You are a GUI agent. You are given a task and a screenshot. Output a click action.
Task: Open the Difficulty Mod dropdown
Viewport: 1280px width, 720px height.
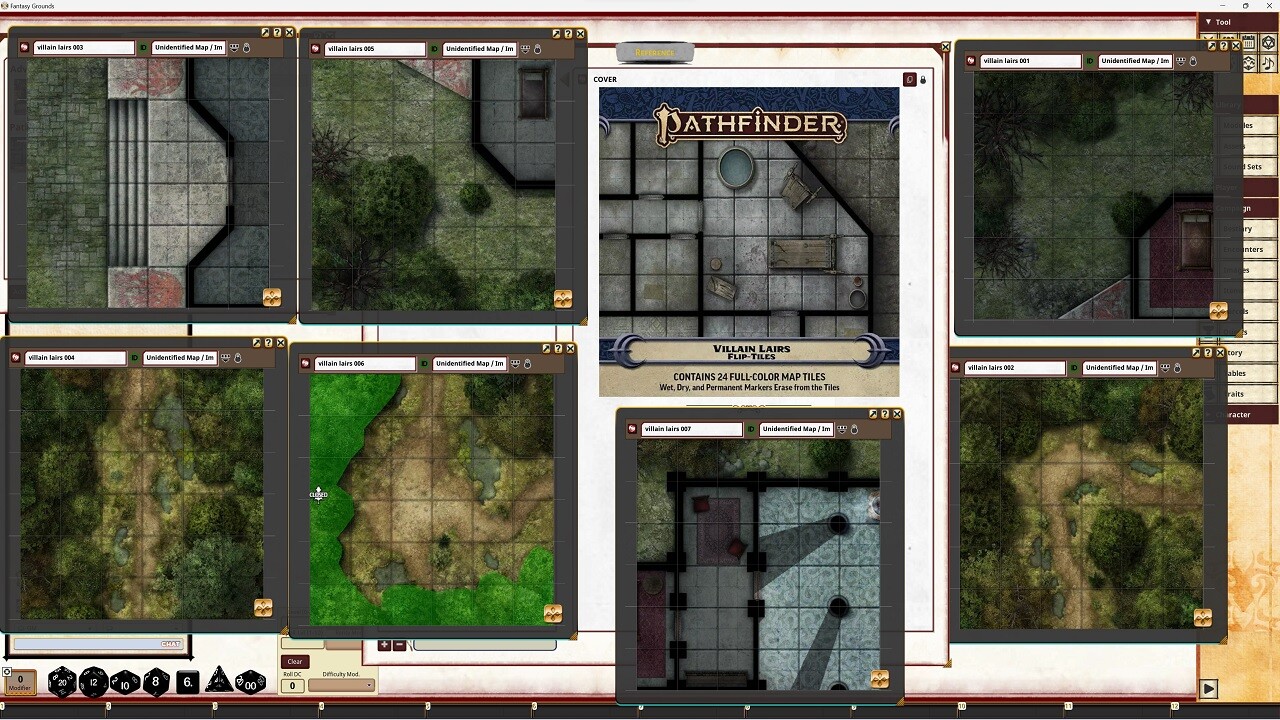(x=340, y=687)
